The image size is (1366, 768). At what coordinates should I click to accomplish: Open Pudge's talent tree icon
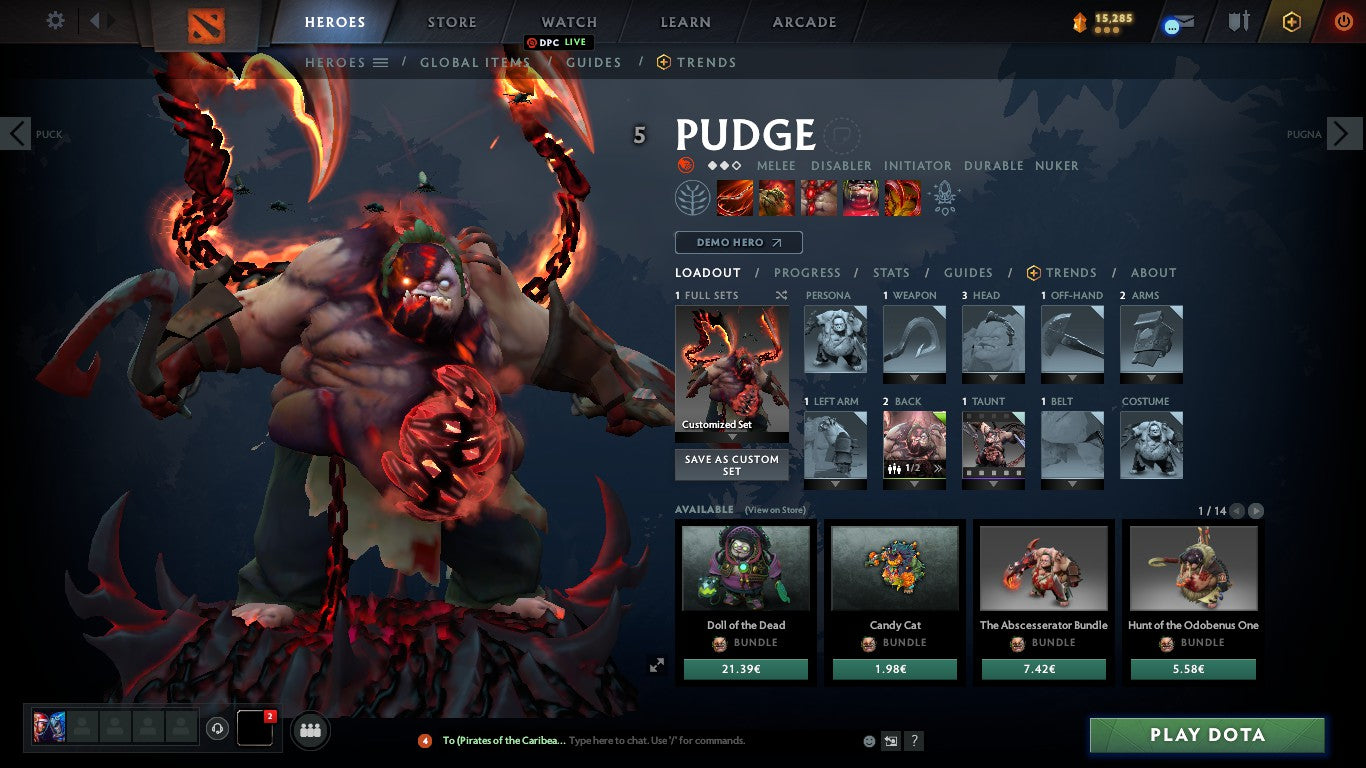coord(690,197)
